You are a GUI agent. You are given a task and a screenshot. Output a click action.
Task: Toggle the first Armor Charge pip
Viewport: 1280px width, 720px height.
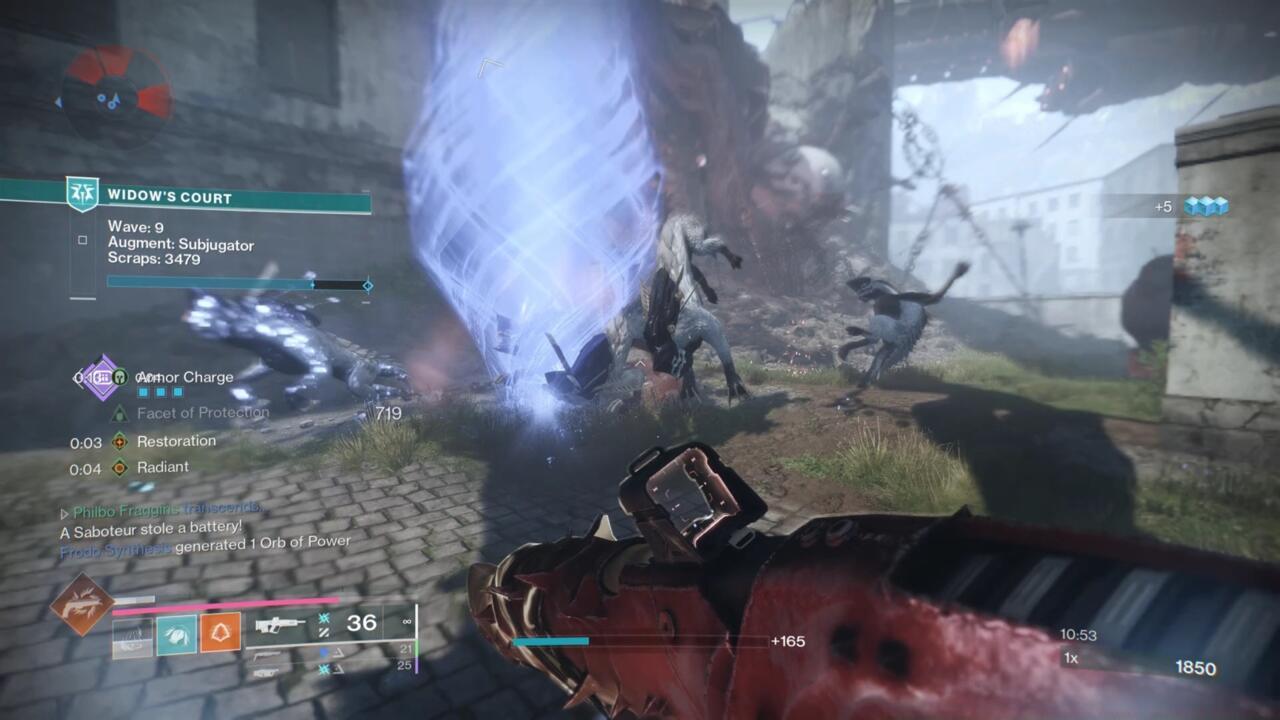[143, 391]
